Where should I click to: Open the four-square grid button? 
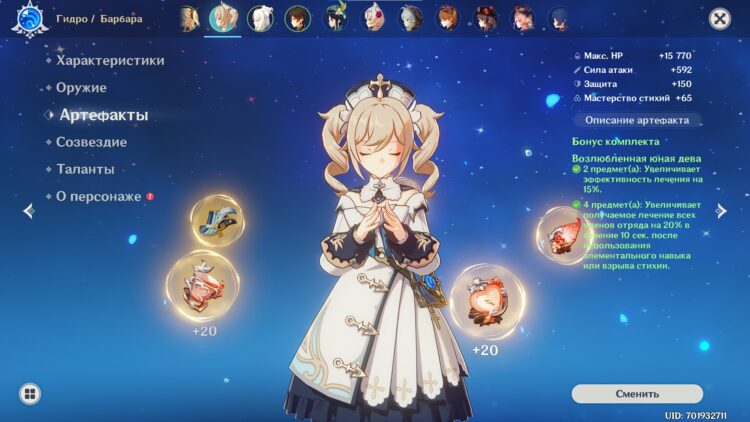pyautogui.click(x=29, y=393)
